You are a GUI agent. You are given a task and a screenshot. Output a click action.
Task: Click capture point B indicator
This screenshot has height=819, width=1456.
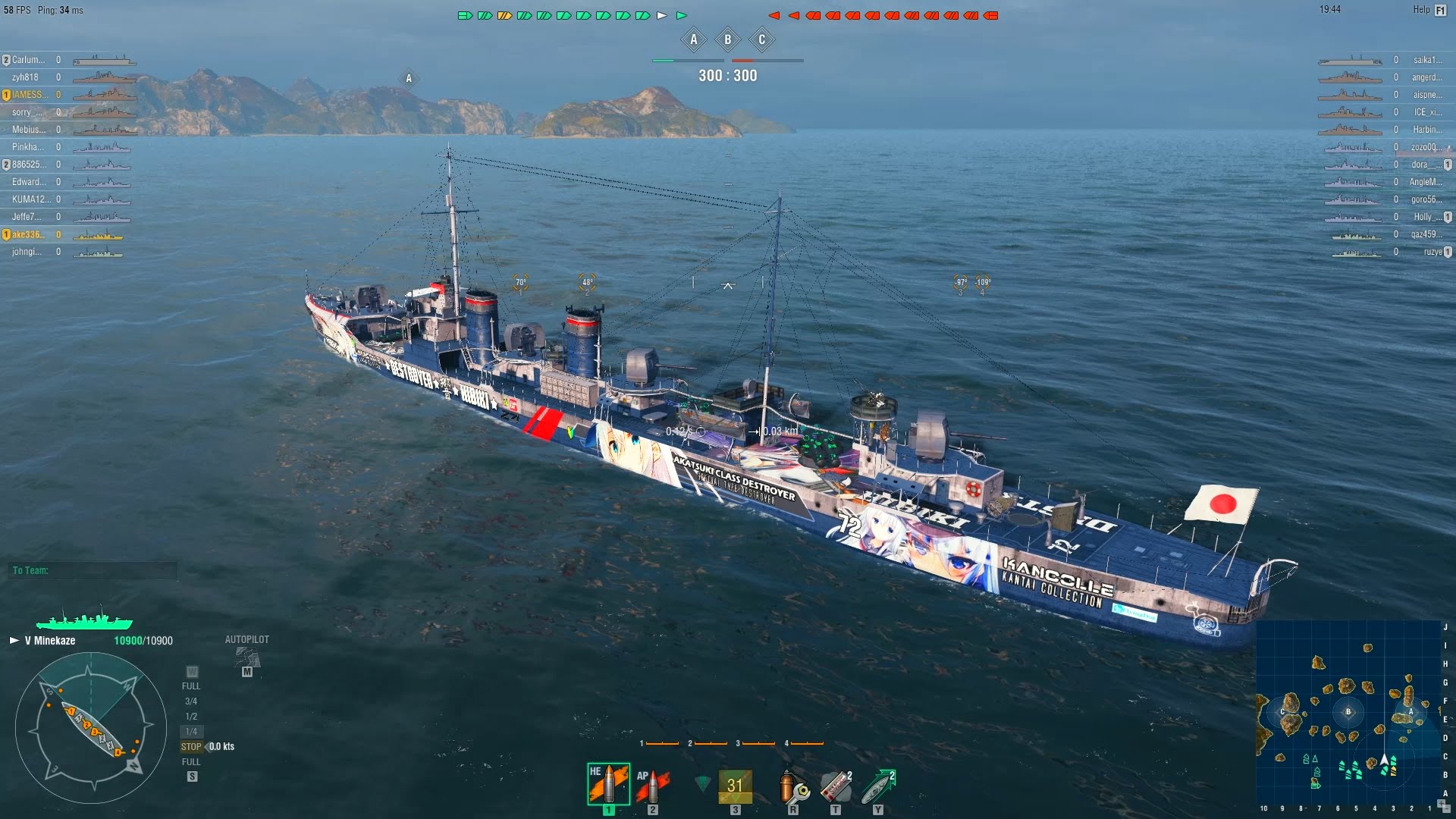(x=728, y=40)
